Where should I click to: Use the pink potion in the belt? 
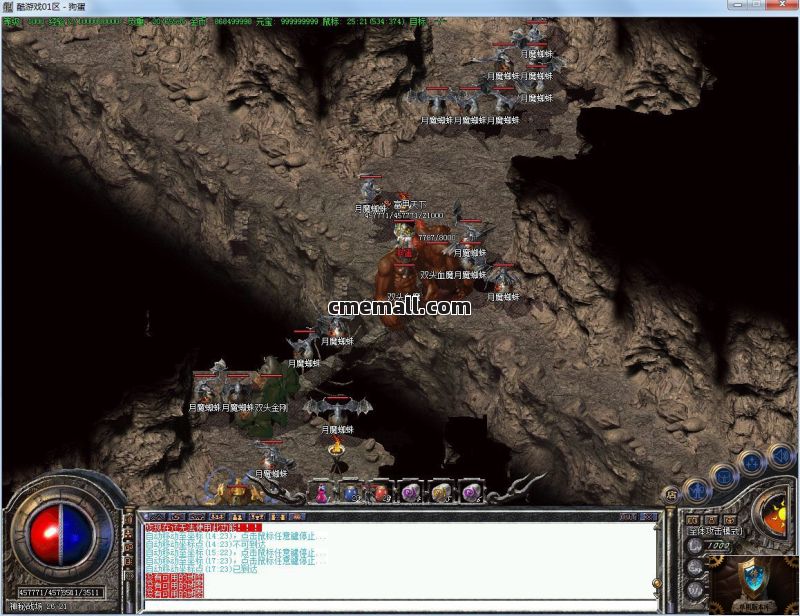322,491
